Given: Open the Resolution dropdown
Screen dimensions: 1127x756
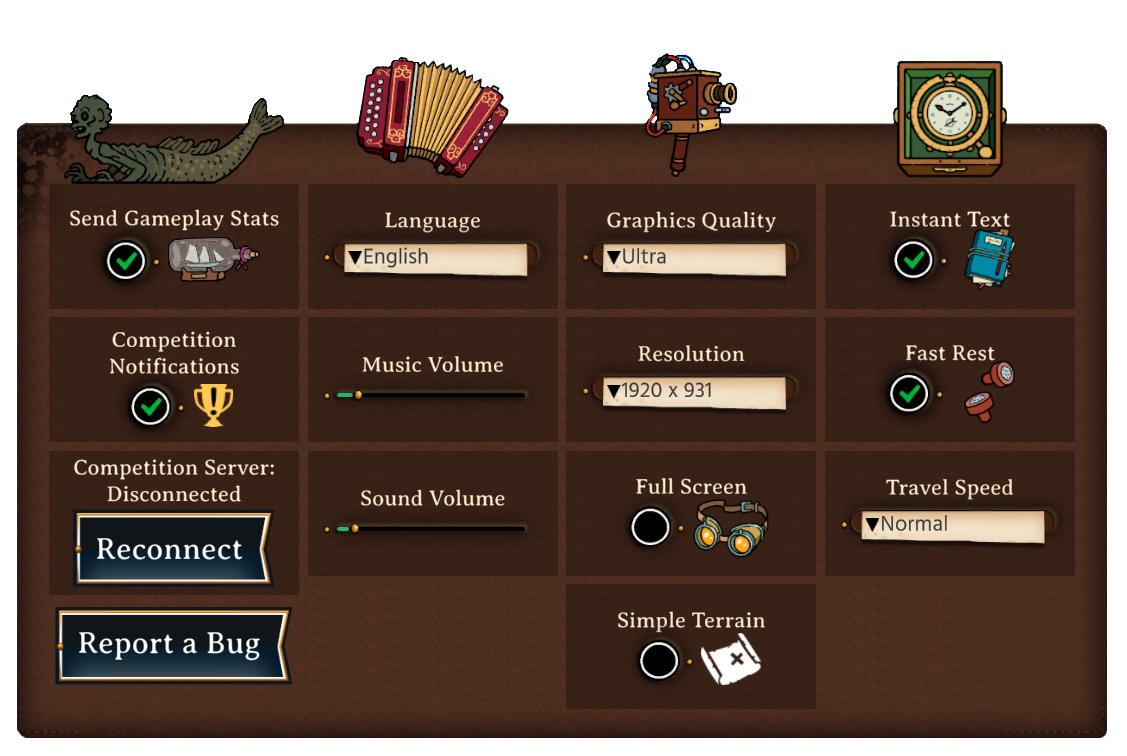Looking at the screenshot, I should pyautogui.click(x=692, y=392).
